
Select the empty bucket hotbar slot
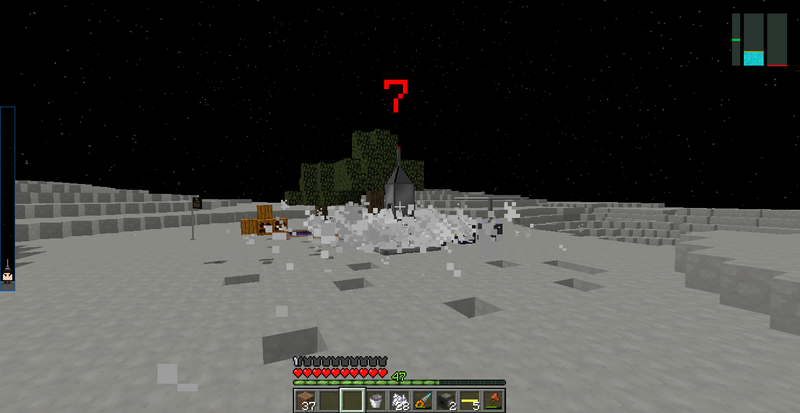(x=375, y=401)
